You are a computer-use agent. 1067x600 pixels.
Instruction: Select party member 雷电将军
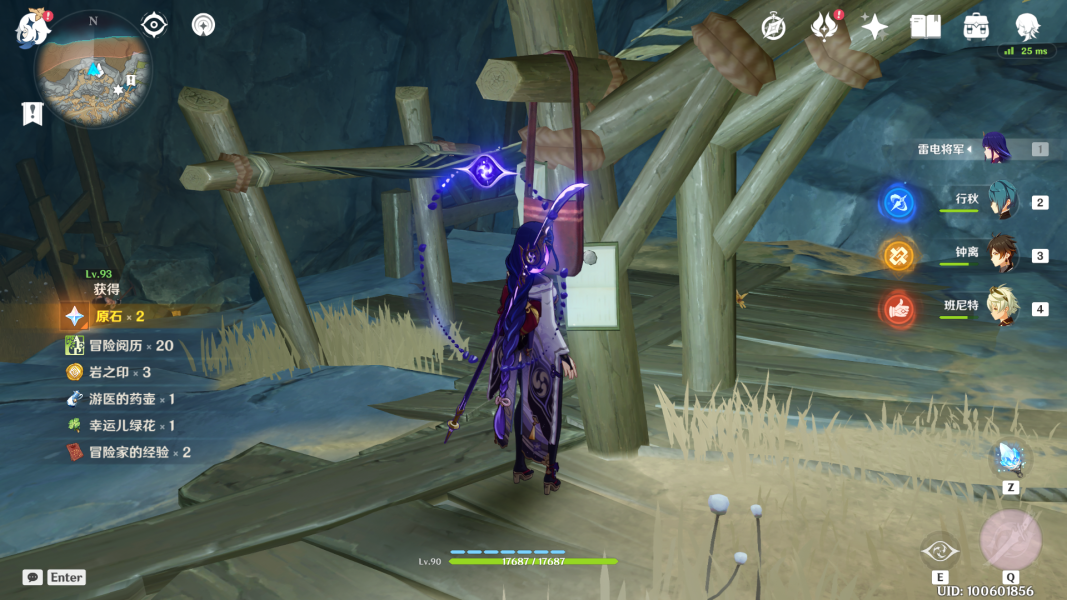coord(996,149)
